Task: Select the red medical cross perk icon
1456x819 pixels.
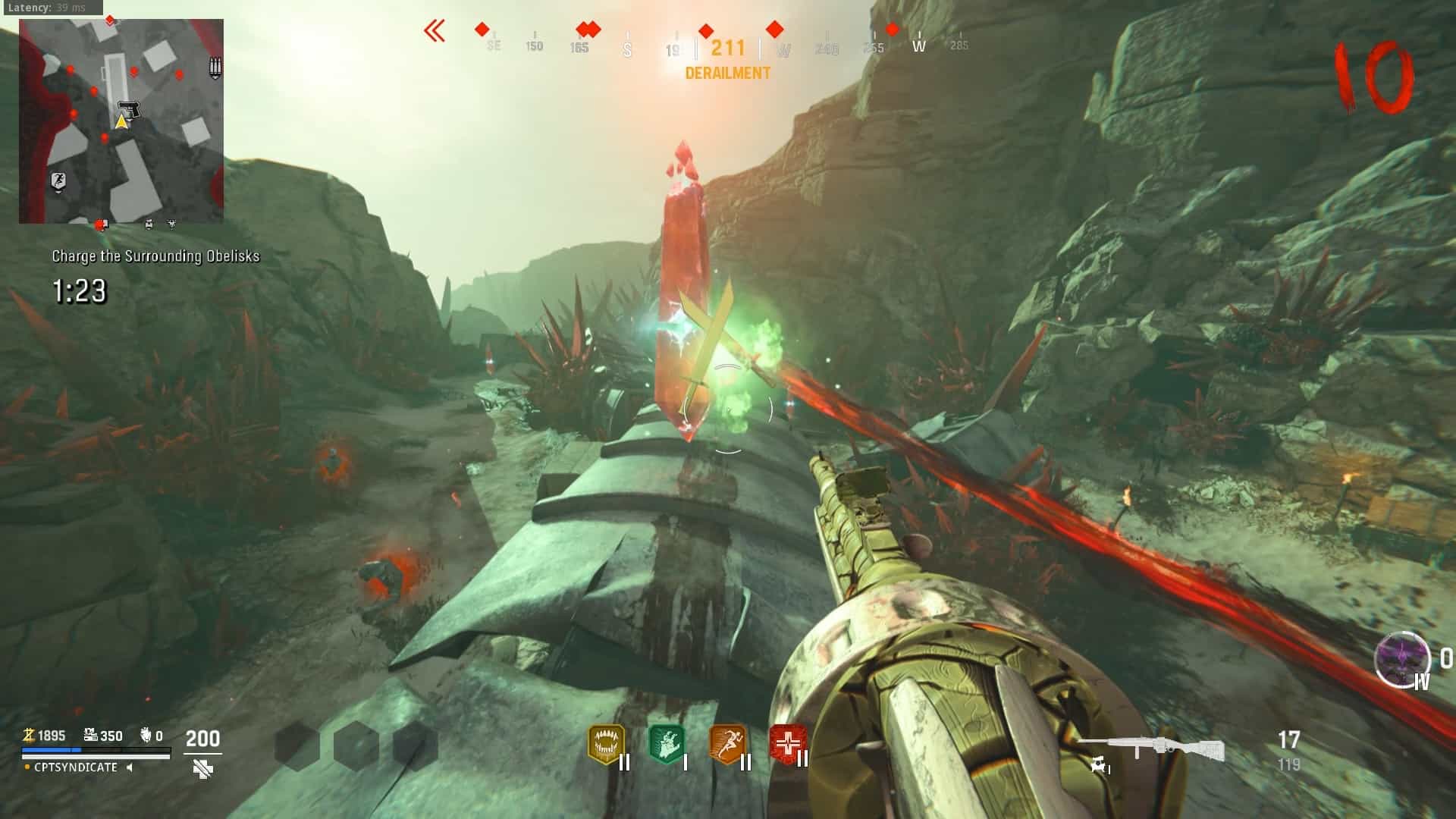Action: pyautogui.click(x=787, y=743)
